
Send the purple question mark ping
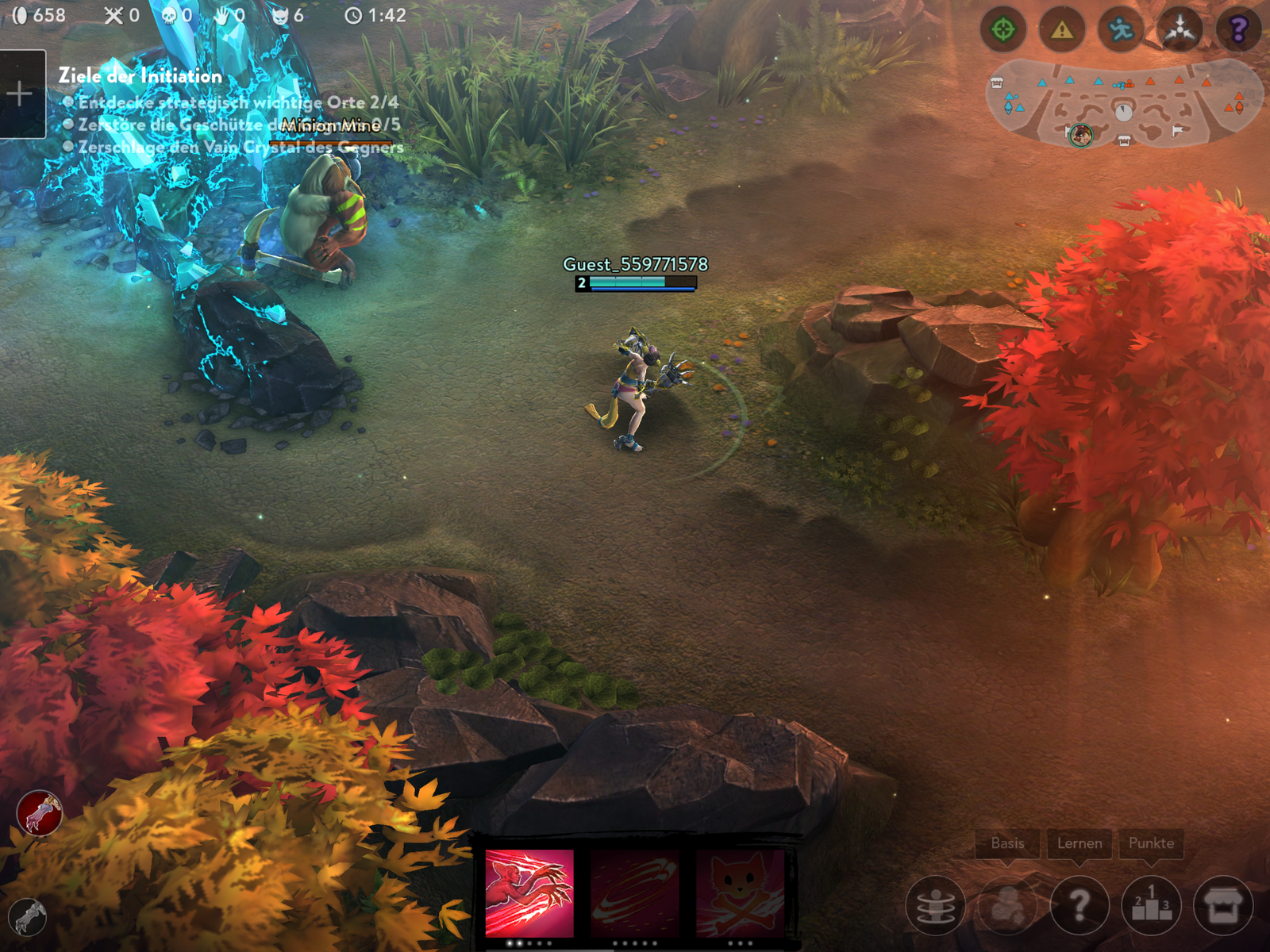click(x=1238, y=30)
